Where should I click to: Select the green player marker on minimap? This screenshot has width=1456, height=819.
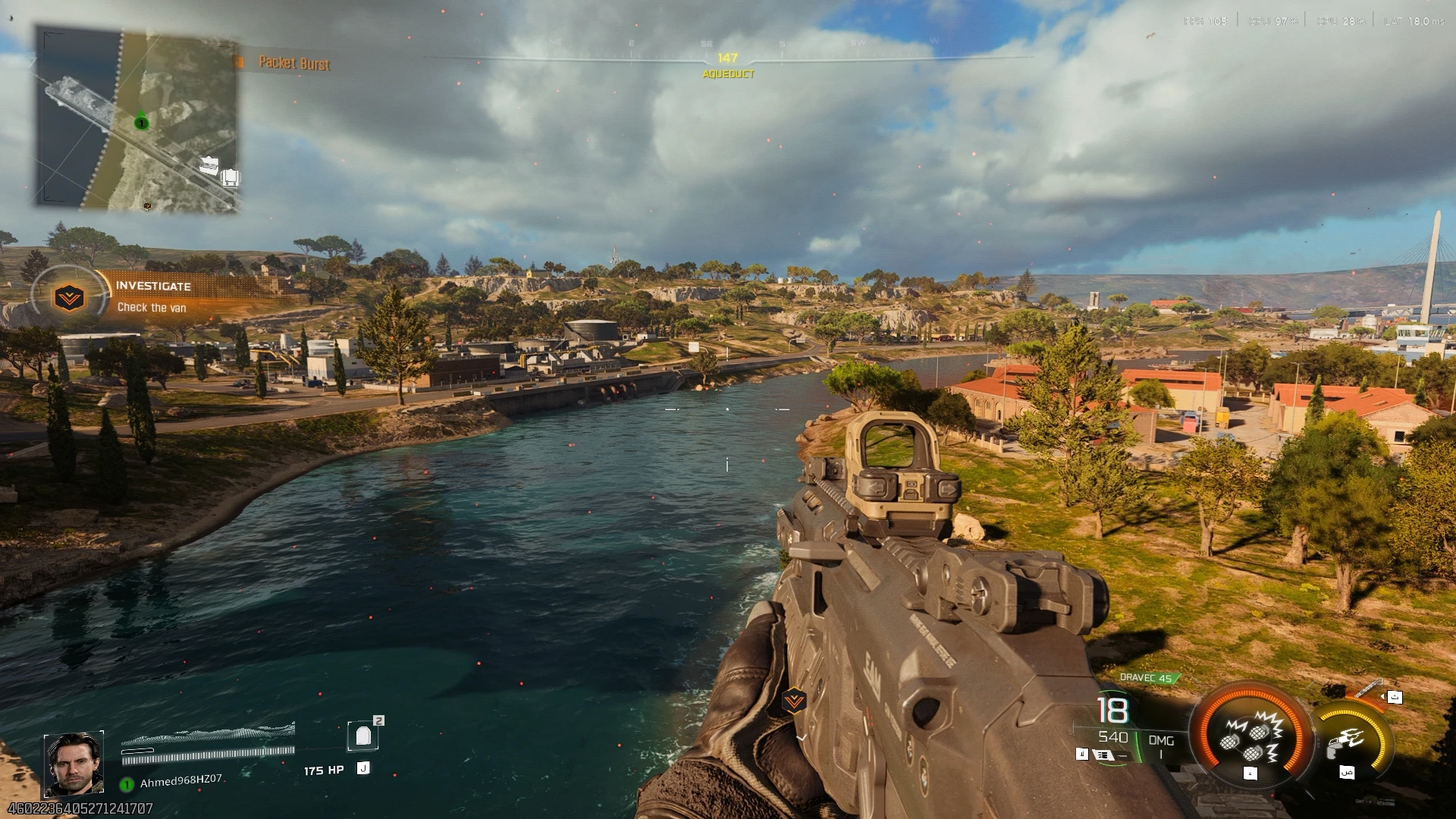[141, 123]
